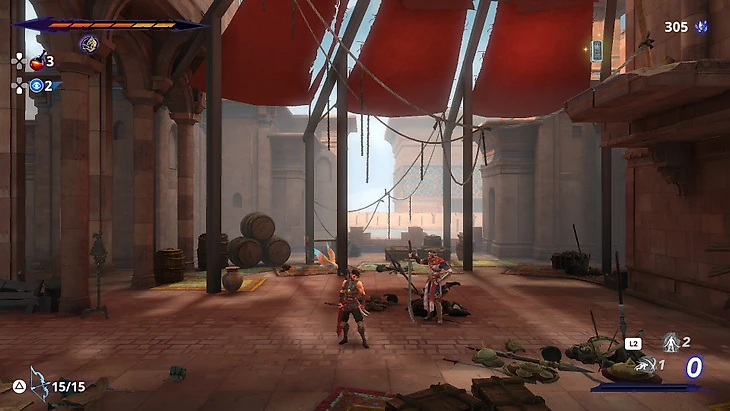Activate the blue eye item icon
This screenshot has height=411, width=730.
tap(37, 86)
